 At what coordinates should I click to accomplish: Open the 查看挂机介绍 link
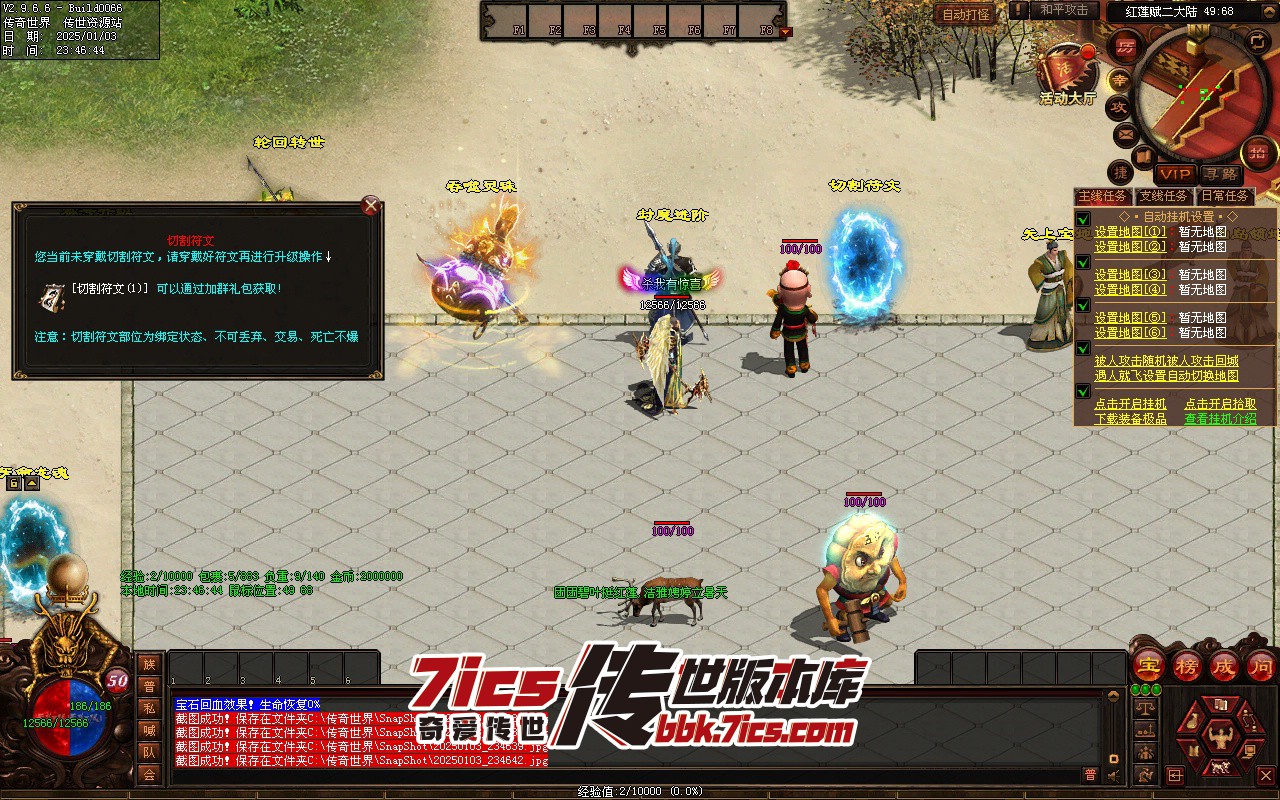pos(1220,419)
